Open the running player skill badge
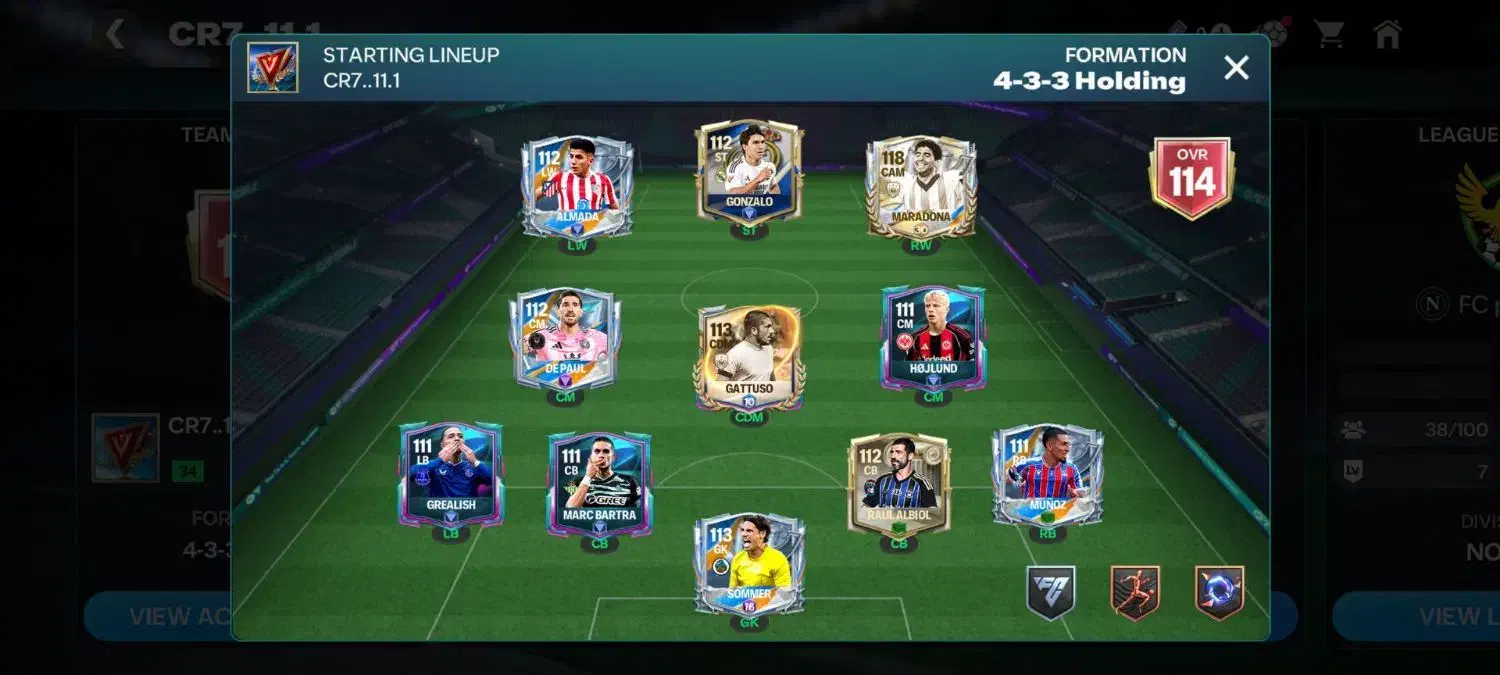Viewport: 1500px width, 675px height. click(x=1135, y=593)
